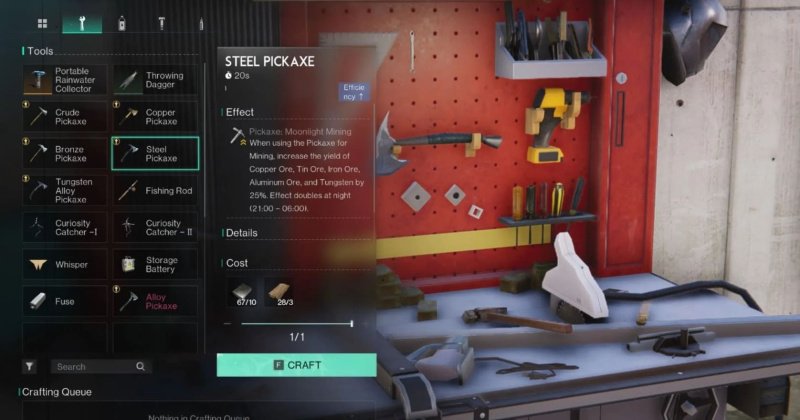Pick the Copper Pickaxe recipe
This screenshot has height=420, width=800.
[x=155, y=117]
